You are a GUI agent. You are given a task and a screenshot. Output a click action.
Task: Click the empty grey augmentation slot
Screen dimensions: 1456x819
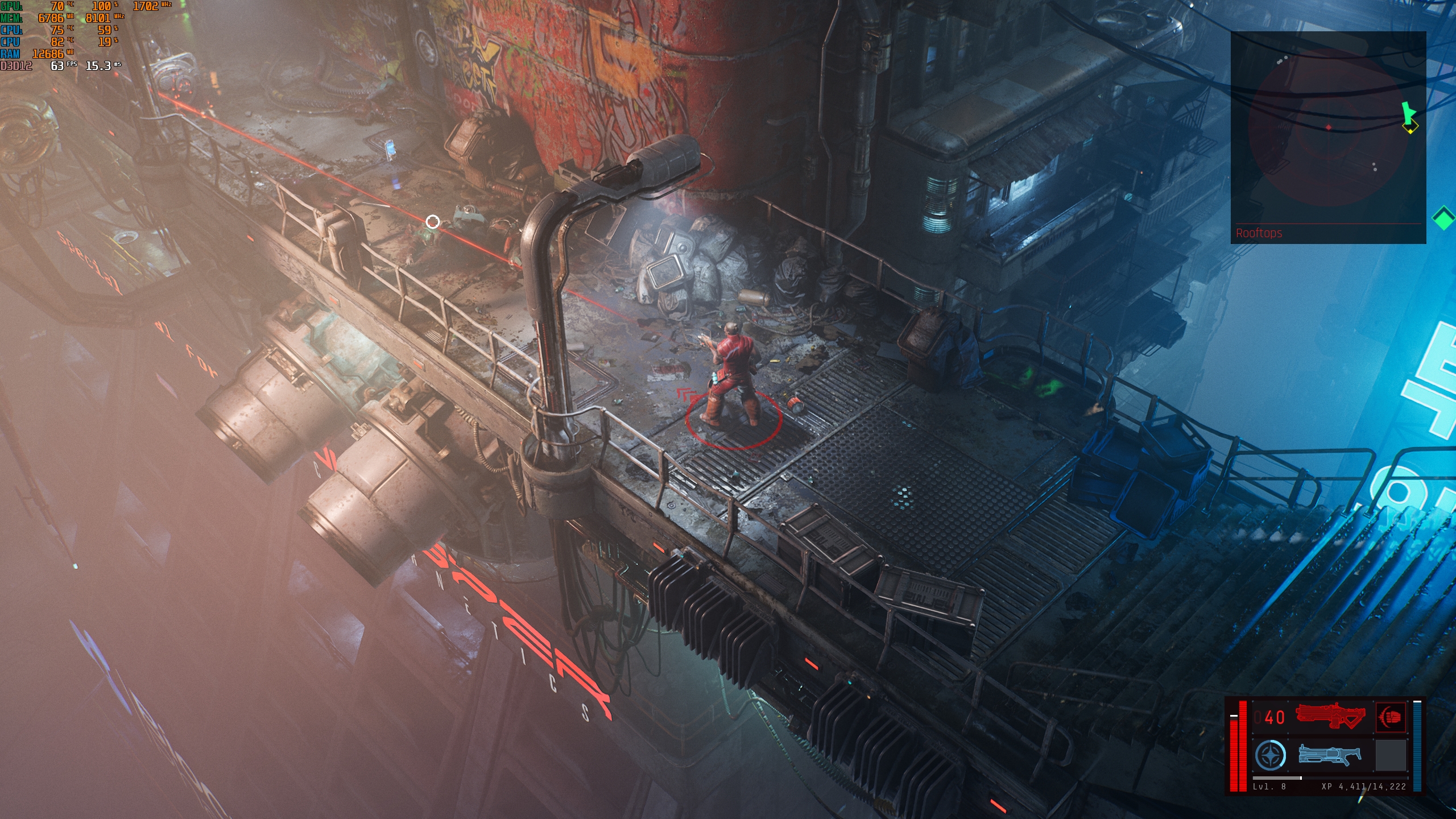1391,755
